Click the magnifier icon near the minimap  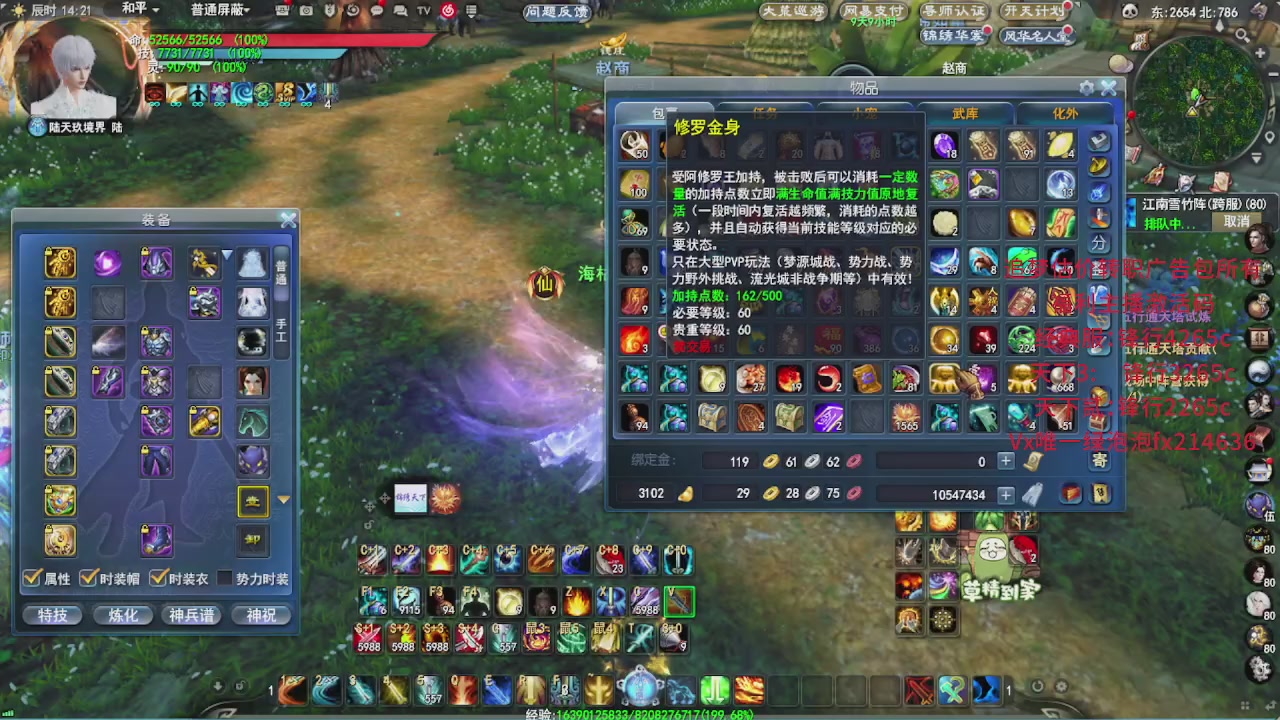click(1241, 34)
